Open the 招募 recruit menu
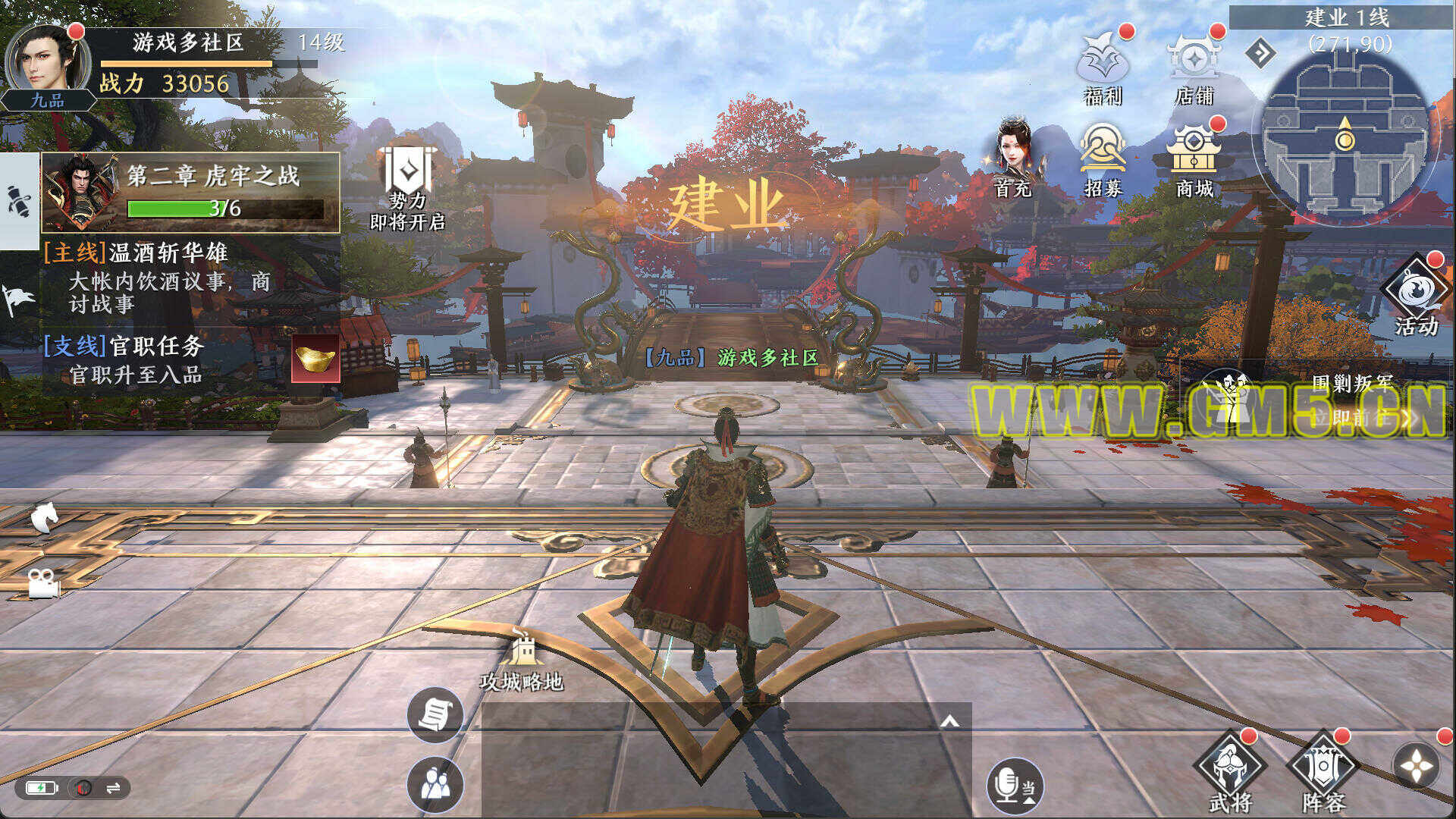Image resolution: width=1456 pixels, height=819 pixels. point(1103,158)
